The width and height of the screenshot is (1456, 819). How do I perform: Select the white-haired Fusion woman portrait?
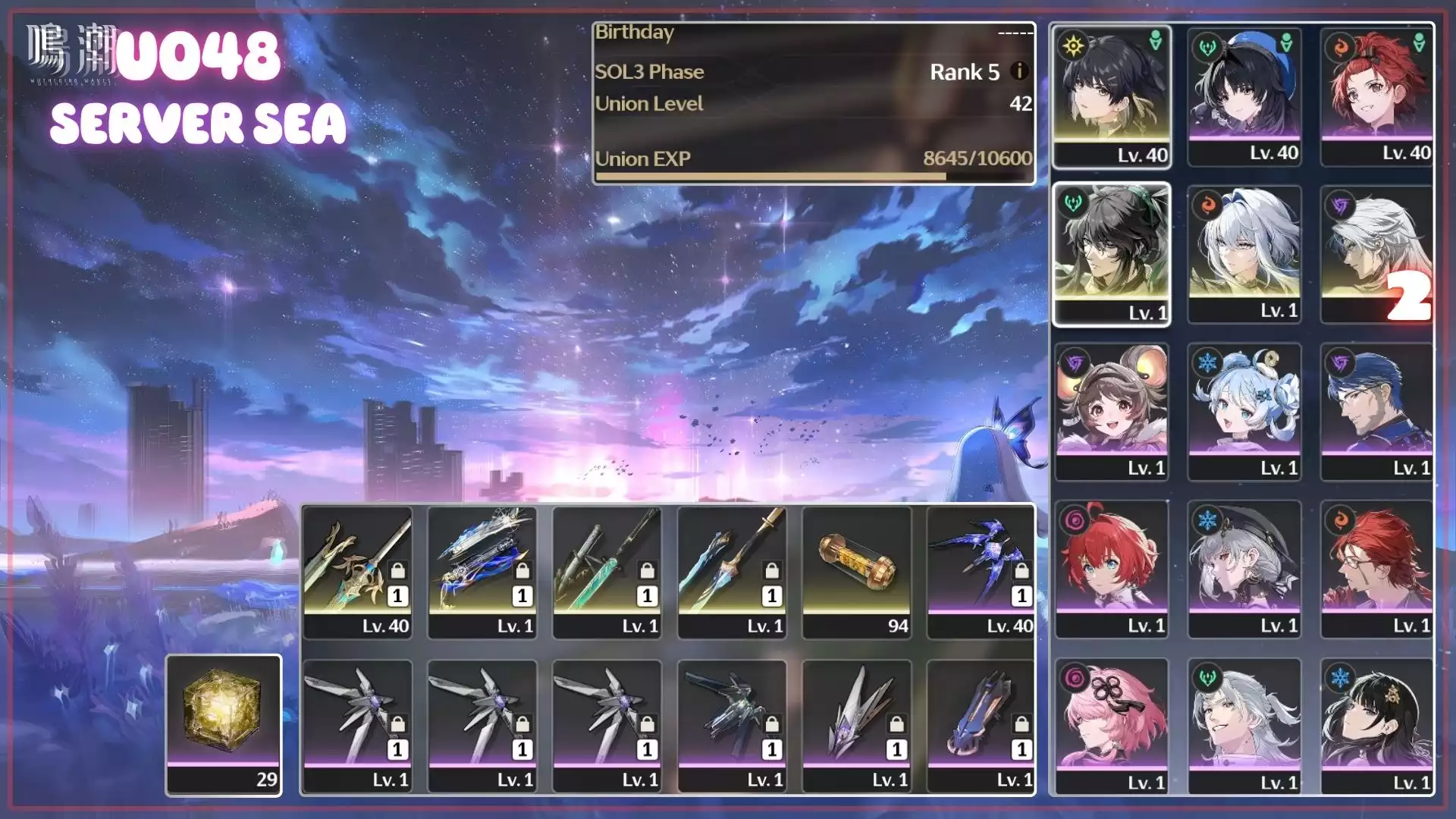[1244, 253]
